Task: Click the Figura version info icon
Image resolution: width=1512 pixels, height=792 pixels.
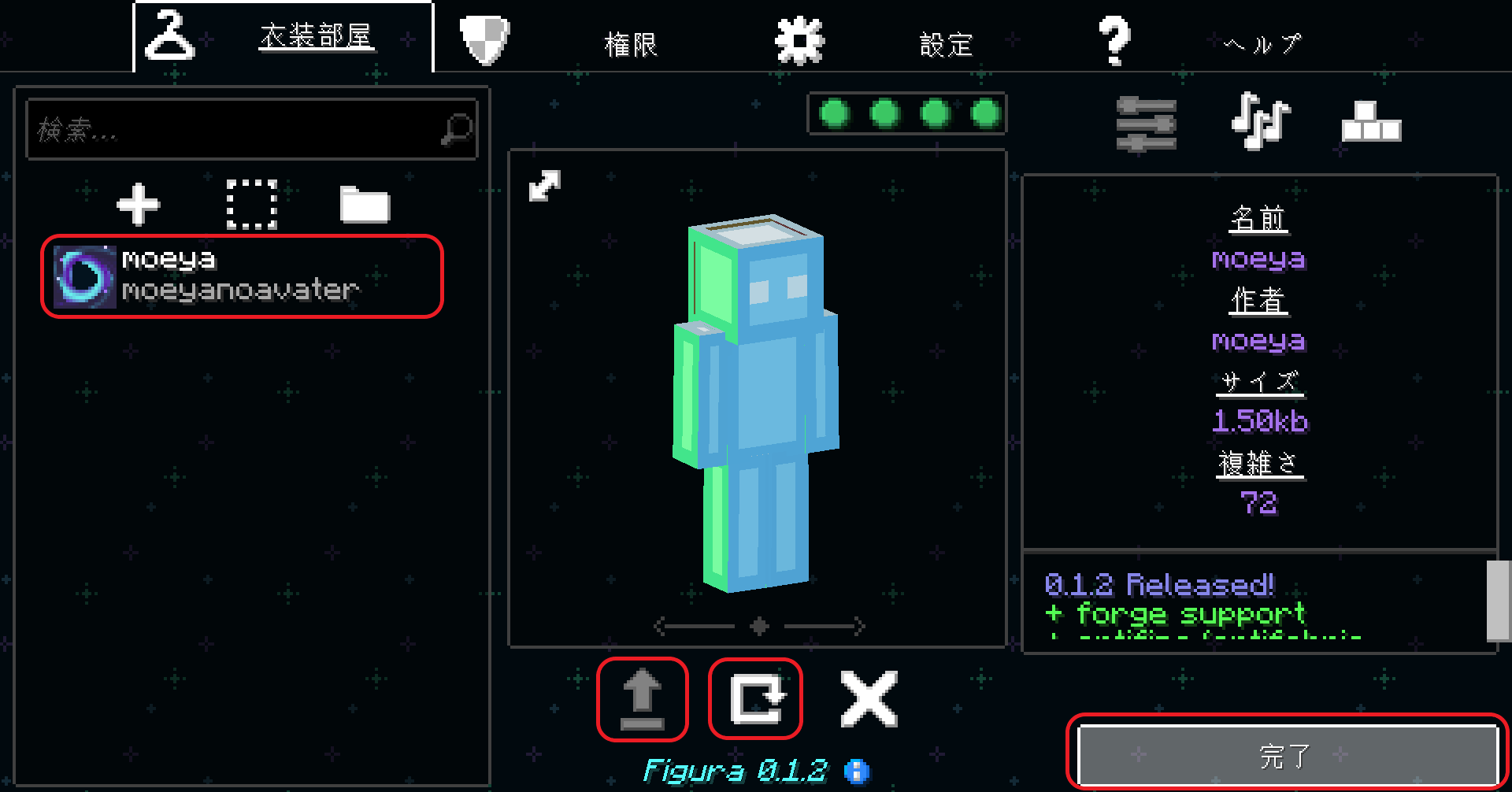Action: point(856,771)
